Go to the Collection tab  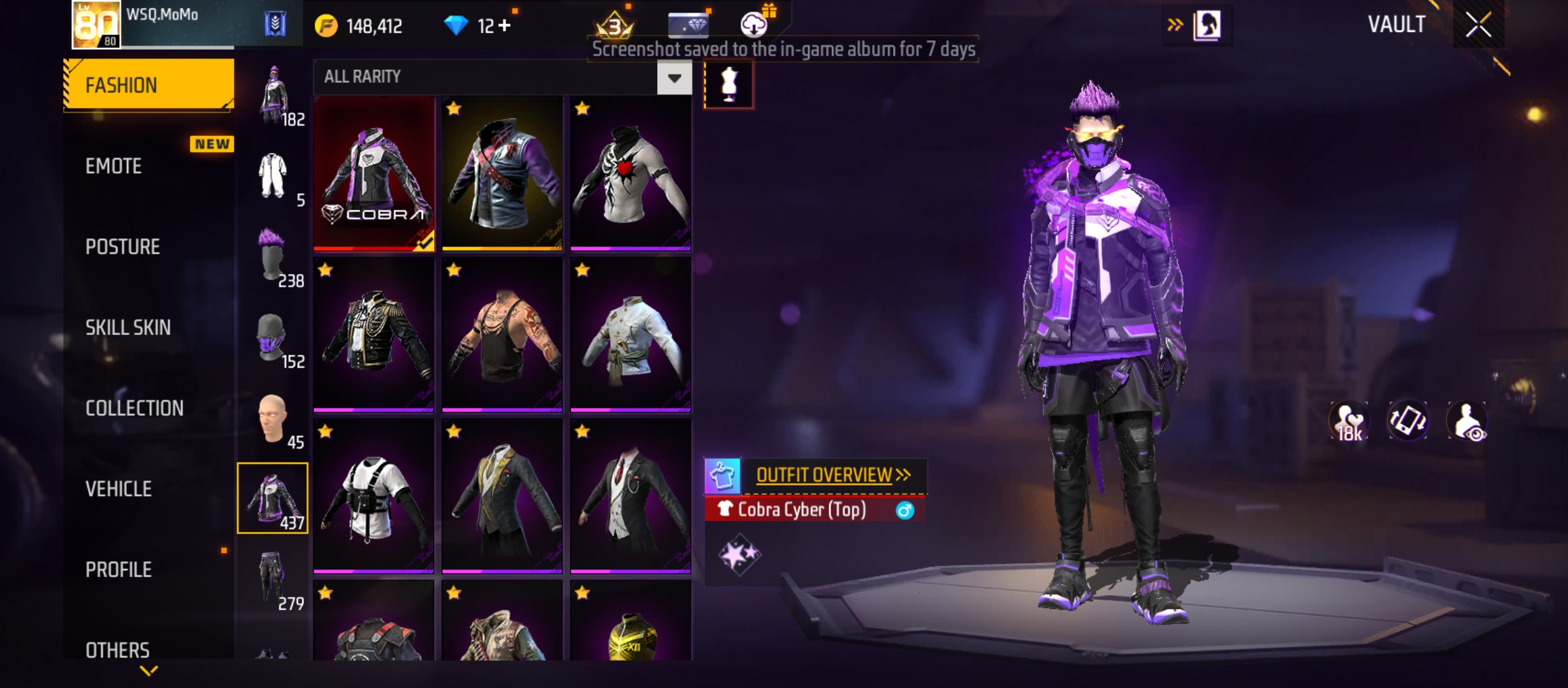coord(134,408)
